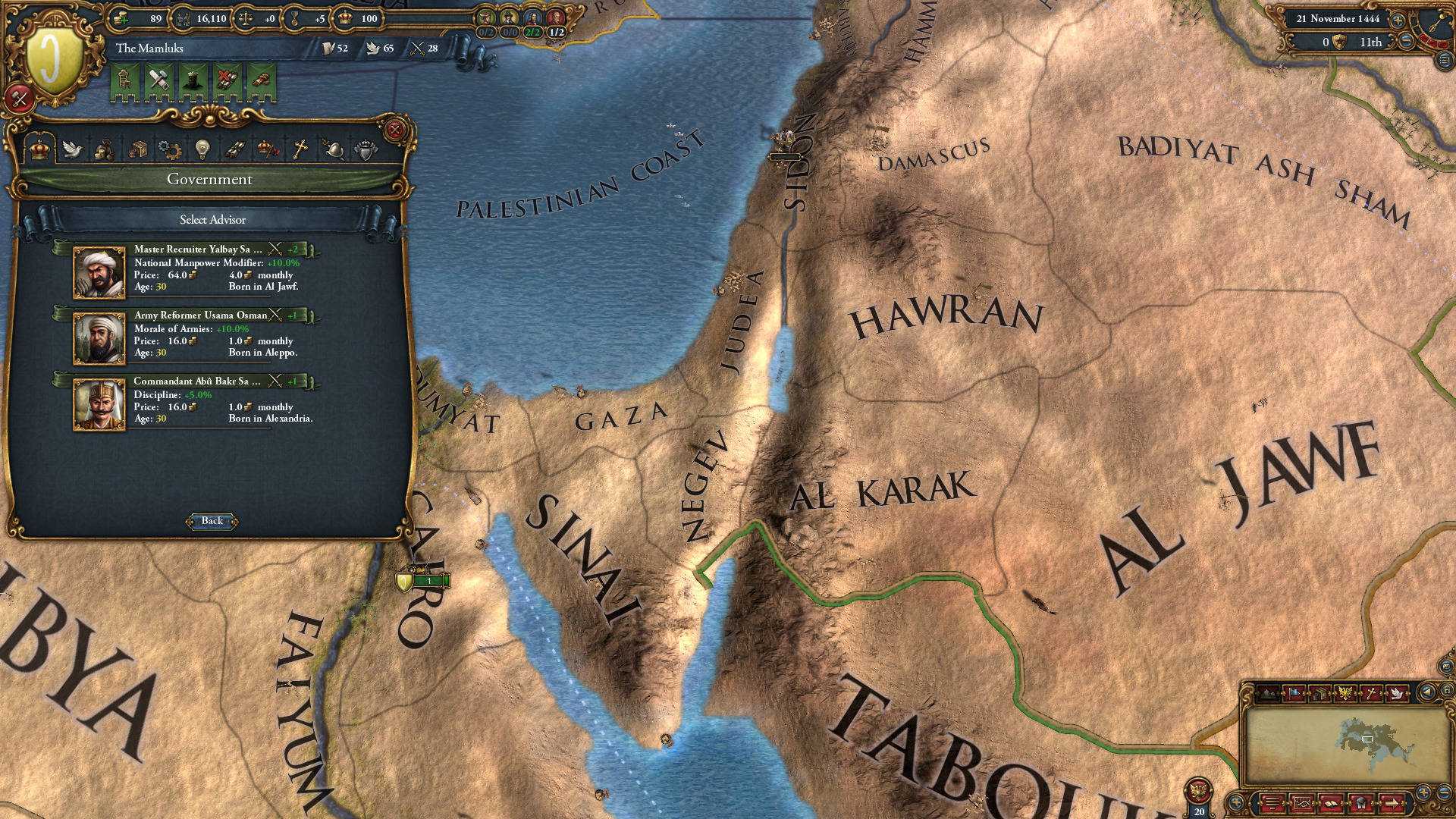Viewport: 1456px width, 819px height.
Task: Click the Back button in the advisor panel
Action: [x=212, y=521]
